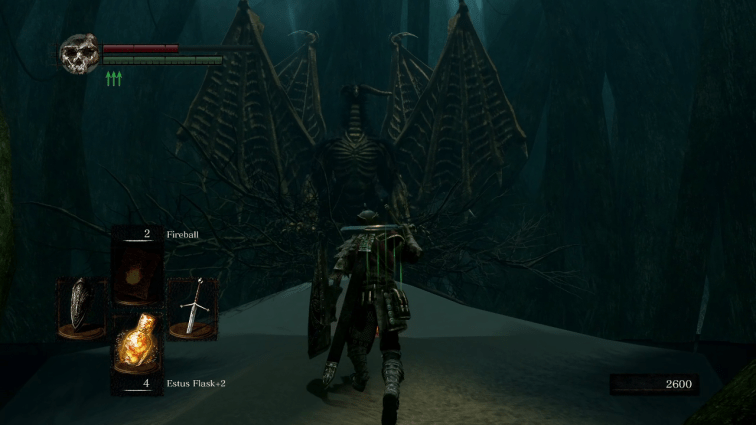Click the green arrows status effect icon
The width and height of the screenshot is (756, 425).
[114, 78]
